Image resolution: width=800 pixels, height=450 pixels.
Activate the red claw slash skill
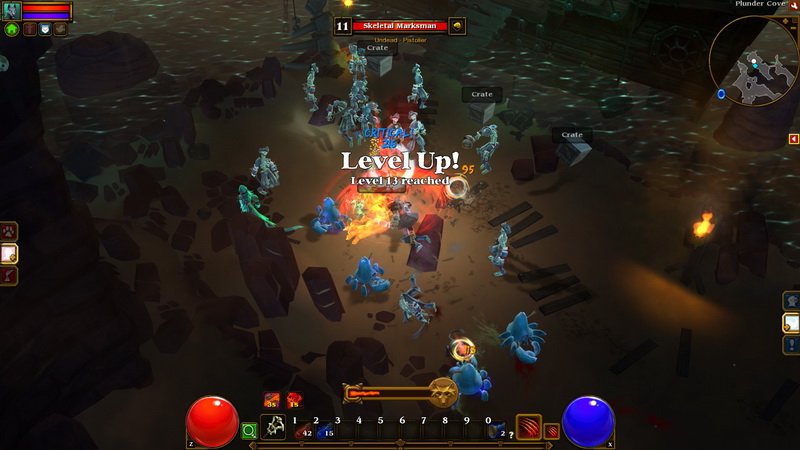tap(528, 427)
